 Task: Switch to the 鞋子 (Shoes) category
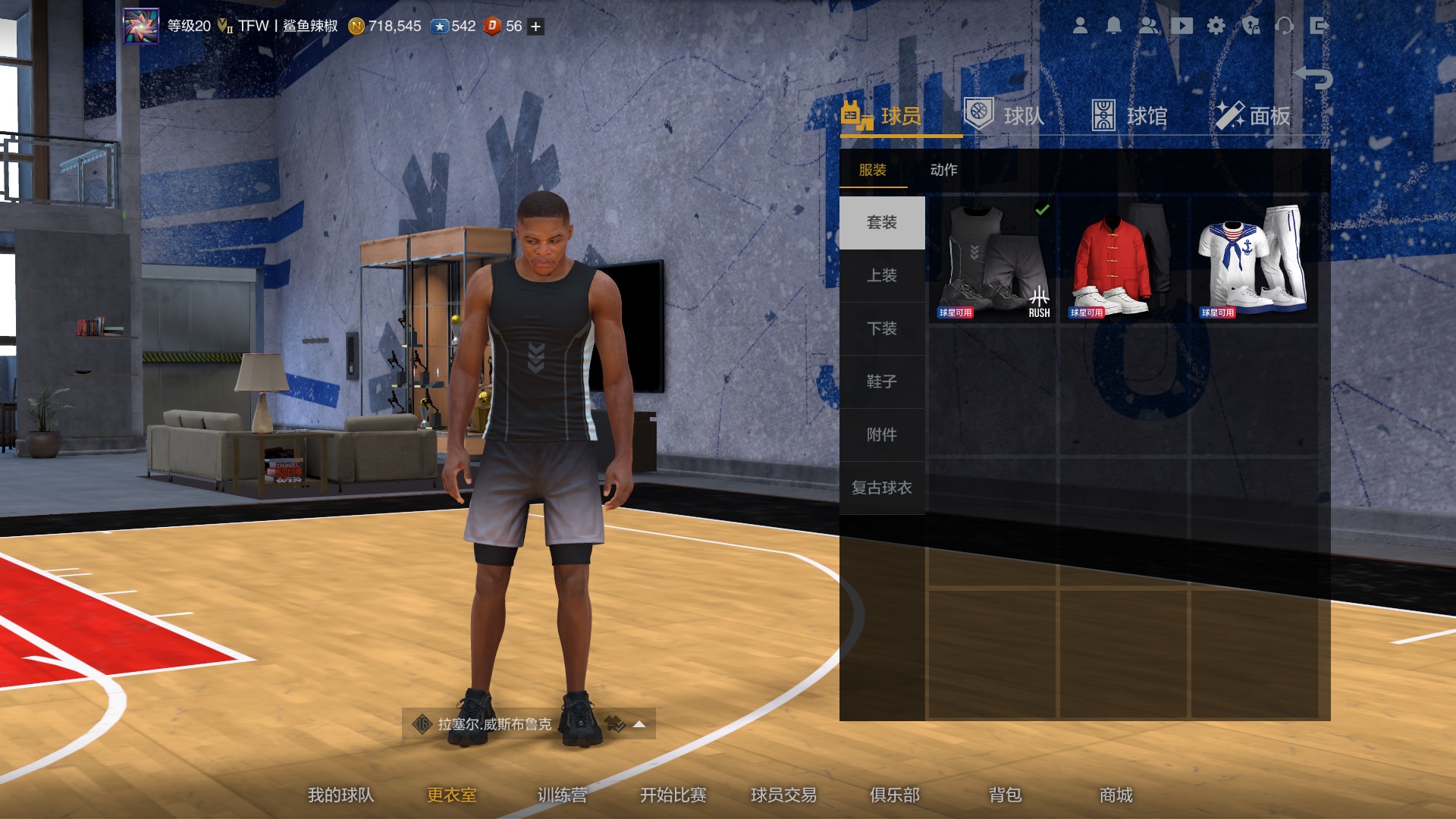click(x=882, y=382)
